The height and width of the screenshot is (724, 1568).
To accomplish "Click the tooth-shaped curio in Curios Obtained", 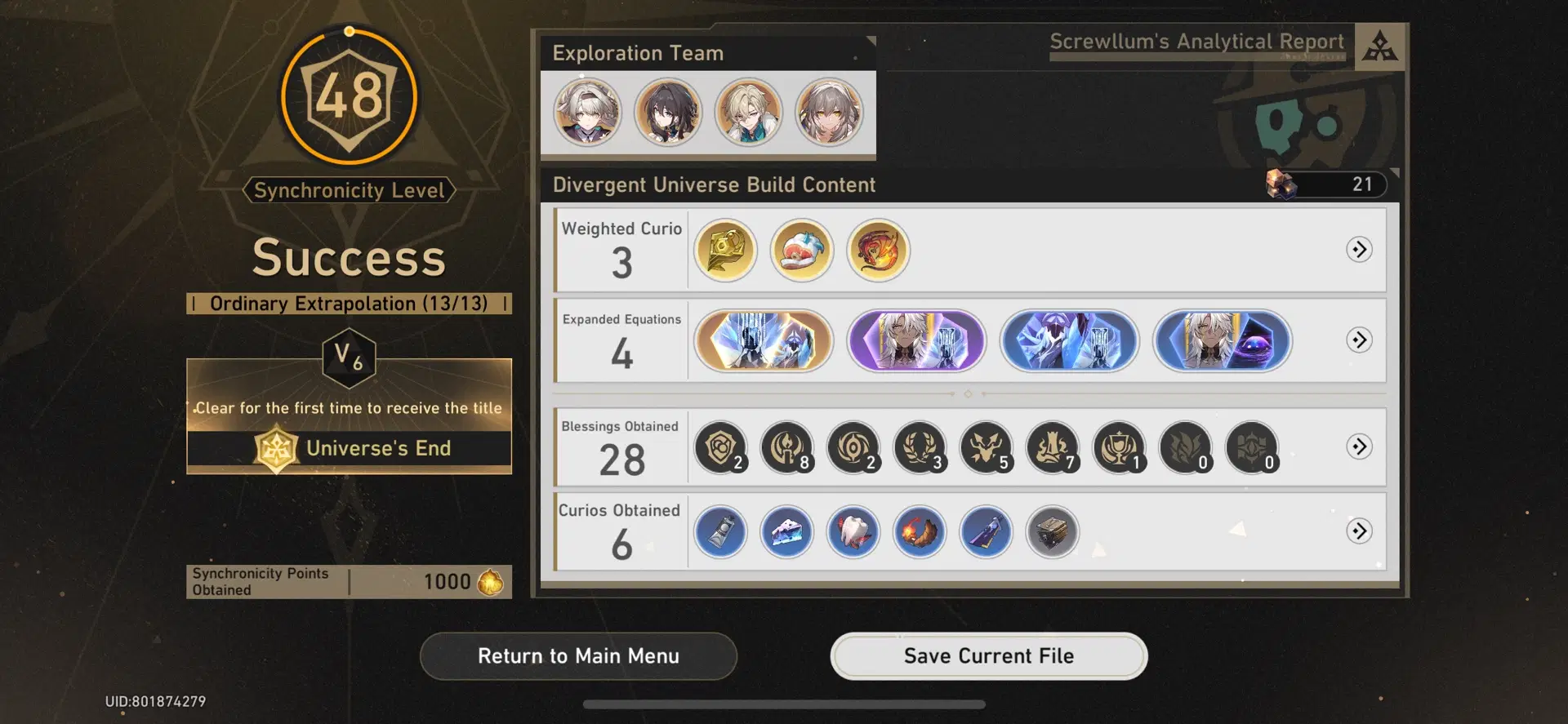I will (x=853, y=531).
